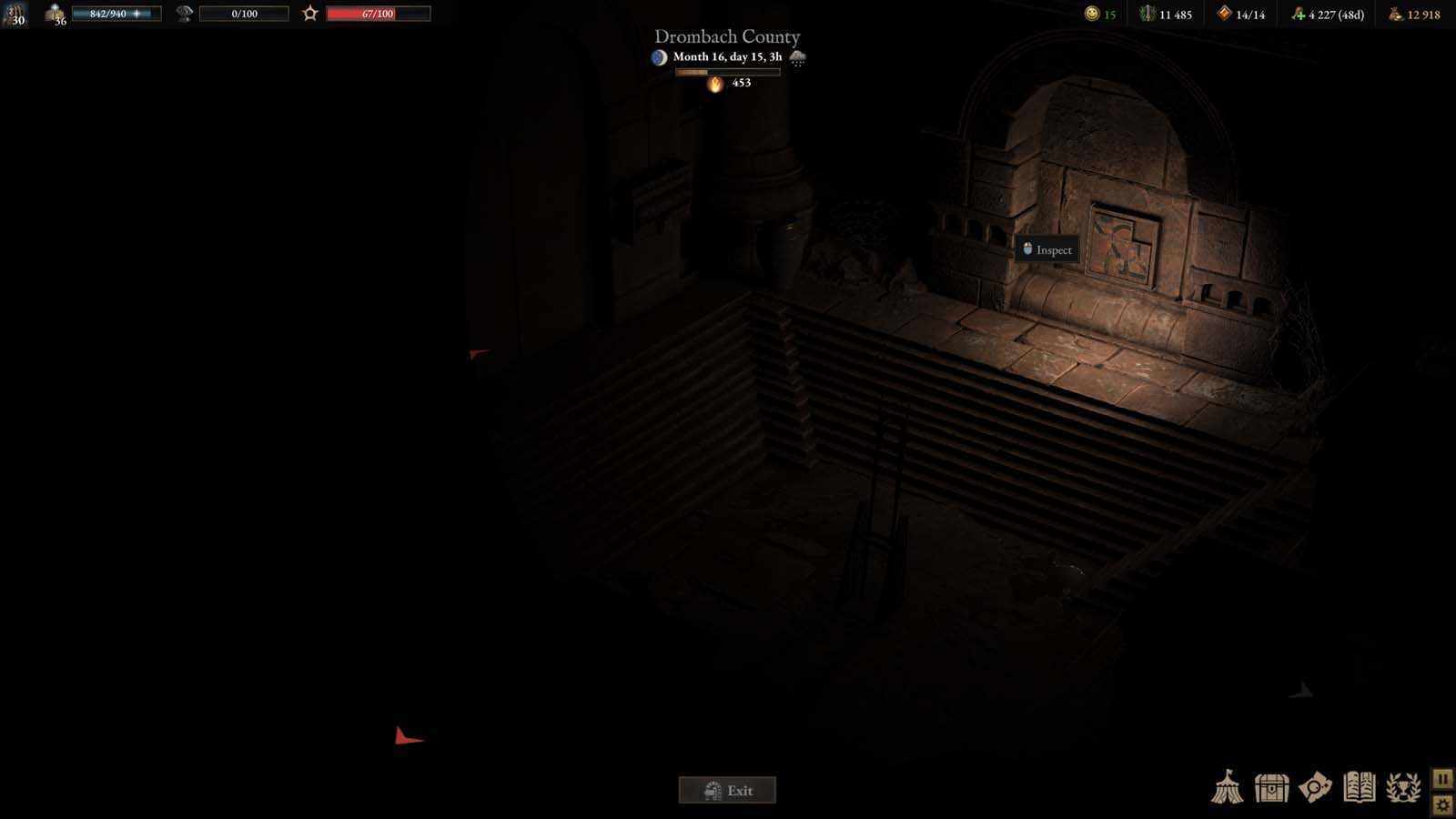Click the helmet icon beside 0/100 bar
The width and height of the screenshot is (1456, 819).
tap(184, 13)
